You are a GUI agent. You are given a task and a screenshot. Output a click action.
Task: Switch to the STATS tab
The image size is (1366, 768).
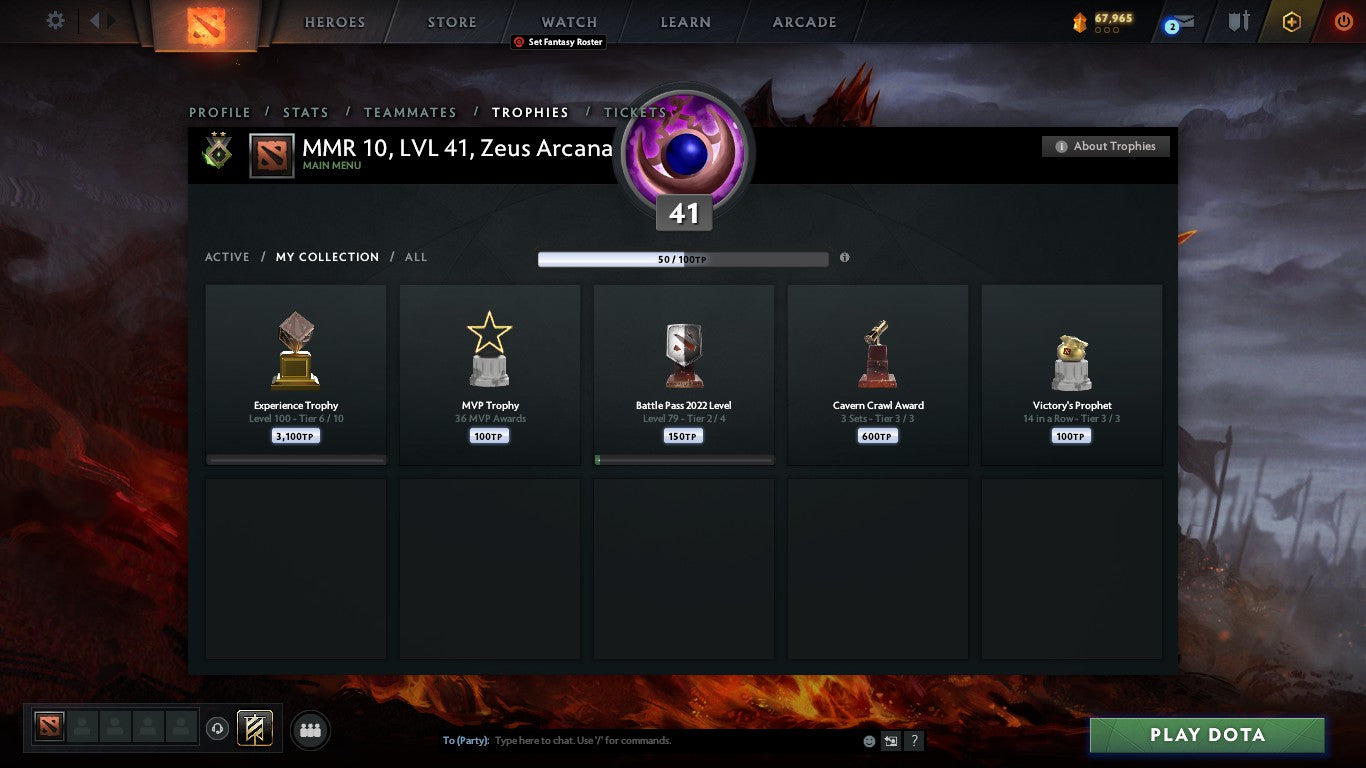coord(305,112)
